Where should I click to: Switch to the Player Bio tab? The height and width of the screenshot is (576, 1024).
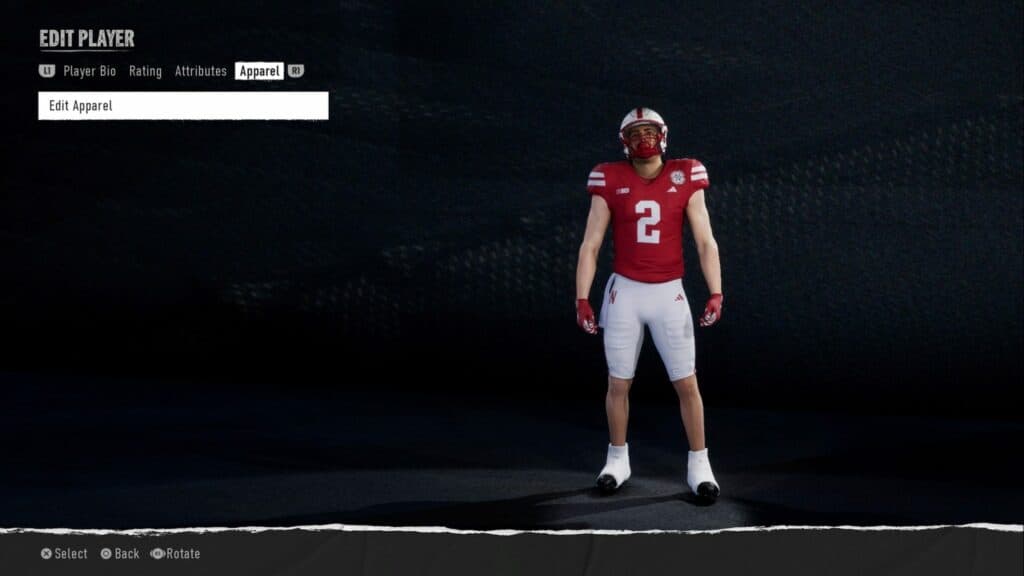pos(90,71)
